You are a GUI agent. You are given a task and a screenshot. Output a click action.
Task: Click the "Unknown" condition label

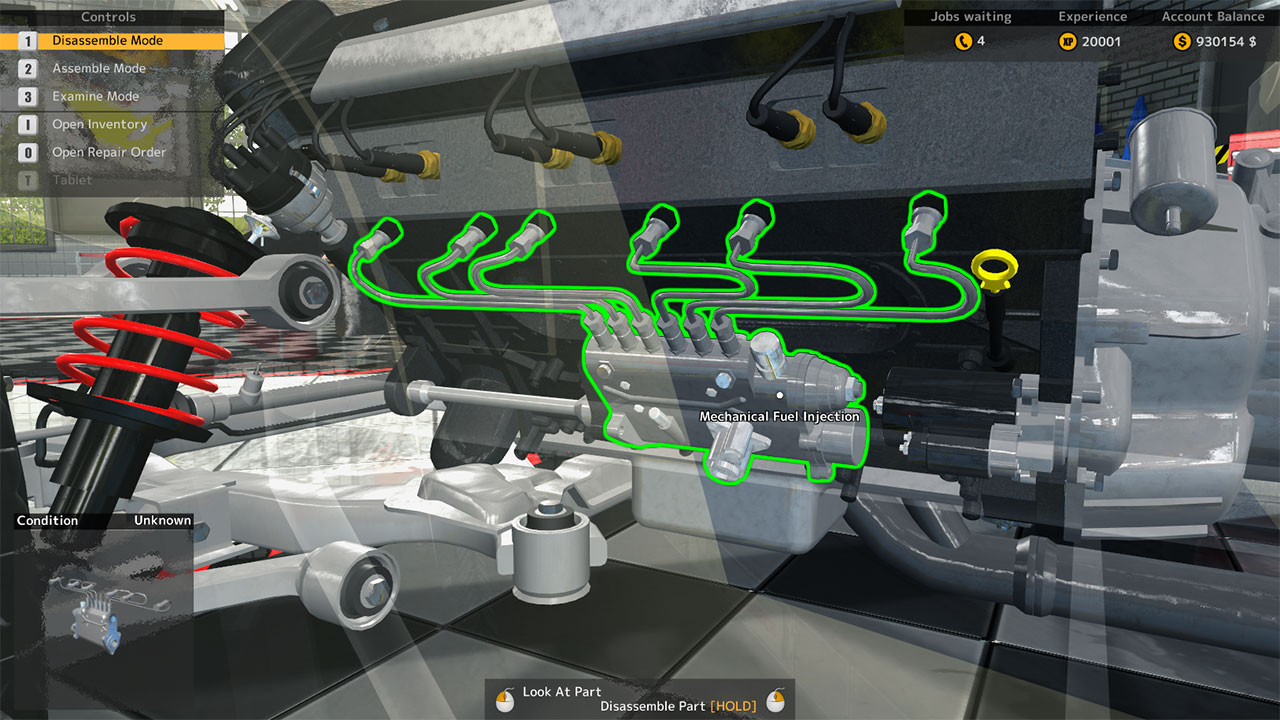[x=163, y=520]
